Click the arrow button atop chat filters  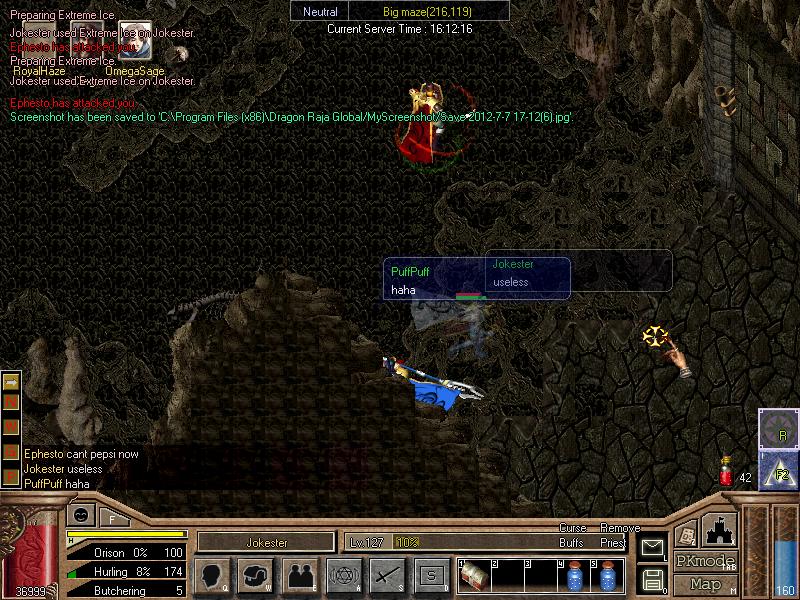coord(12,382)
